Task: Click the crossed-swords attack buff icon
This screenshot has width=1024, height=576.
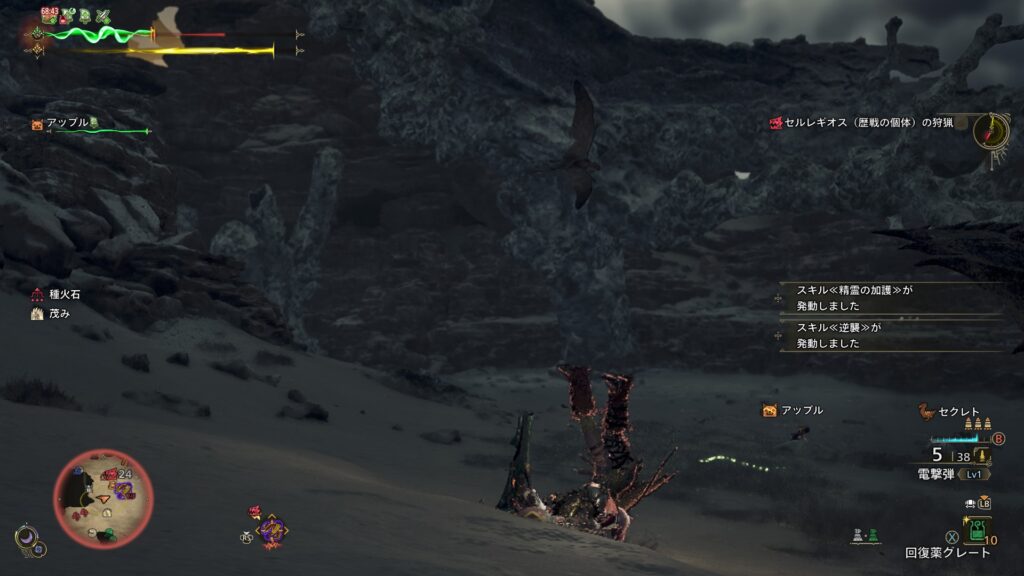Action: tap(103, 16)
